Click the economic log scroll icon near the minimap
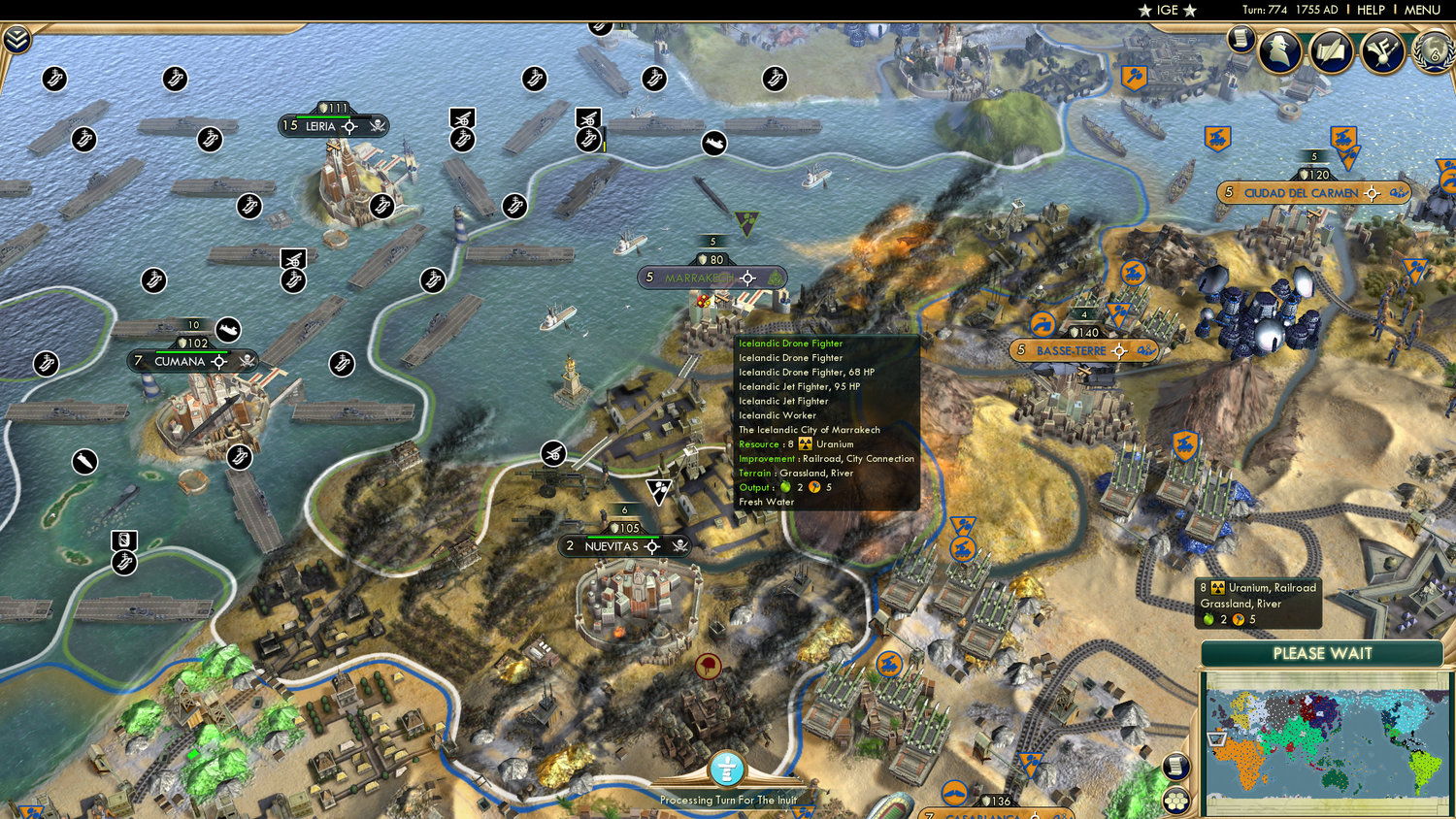The height and width of the screenshot is (819, 1456). click(1175, 766)
